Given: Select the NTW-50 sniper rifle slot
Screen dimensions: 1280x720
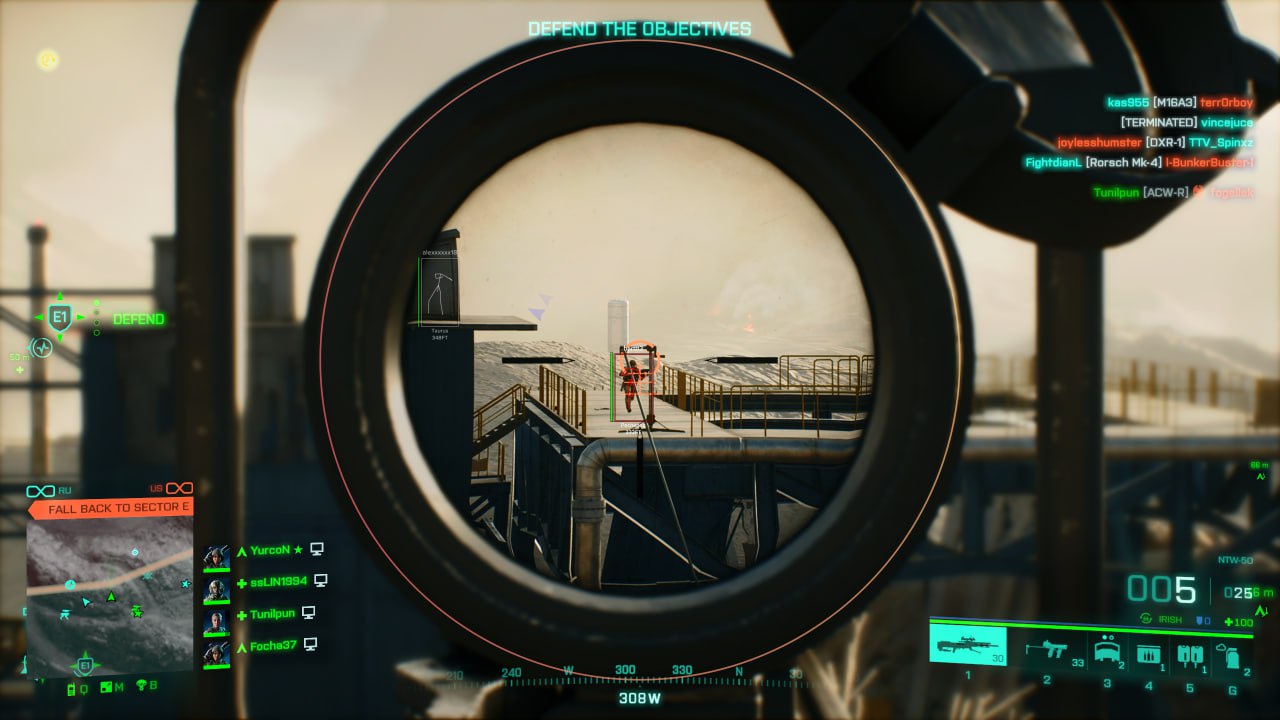Looking at the screenshot, I should [x=968, y=644].
